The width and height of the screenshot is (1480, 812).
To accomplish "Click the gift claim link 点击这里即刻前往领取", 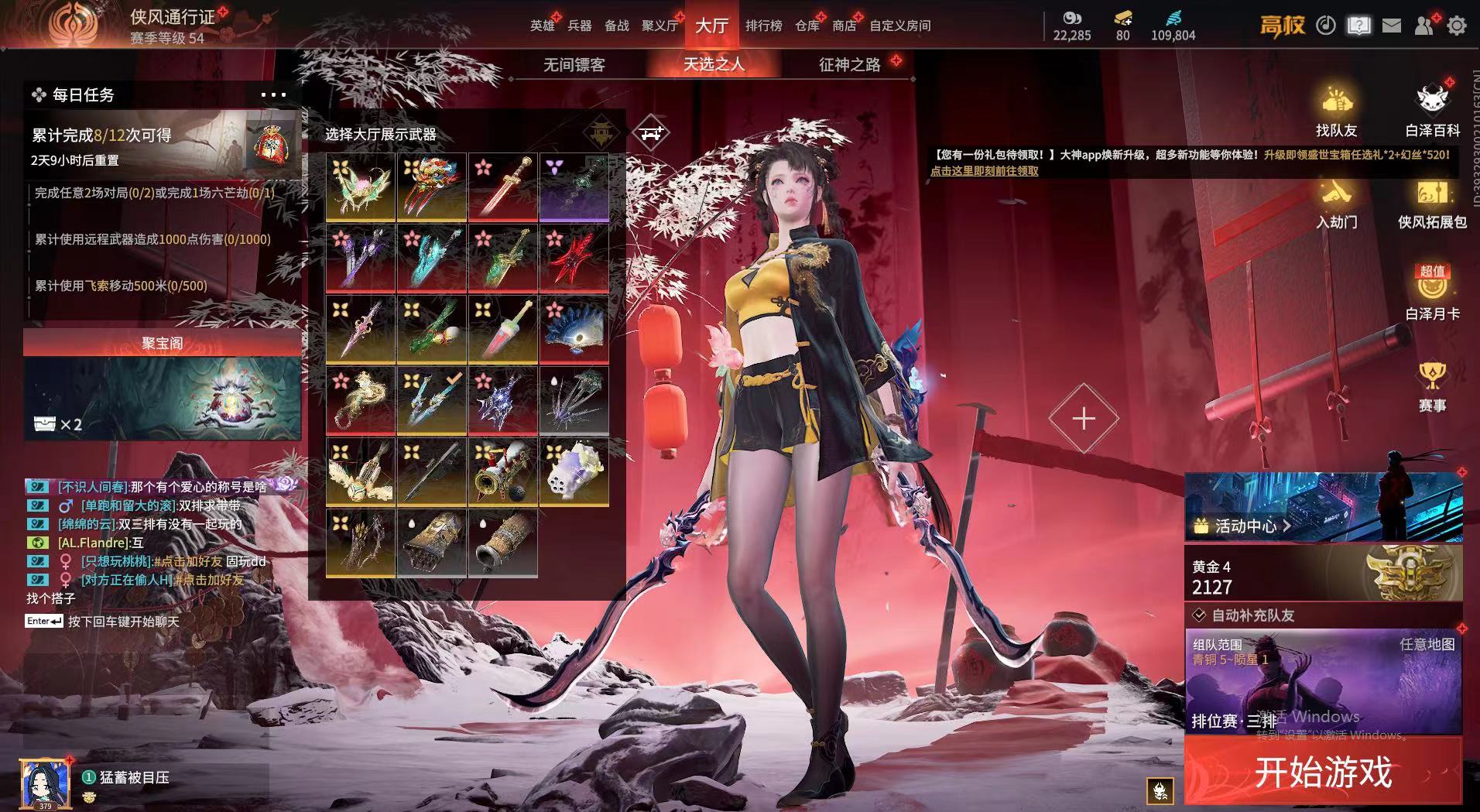I will [984, 171].
